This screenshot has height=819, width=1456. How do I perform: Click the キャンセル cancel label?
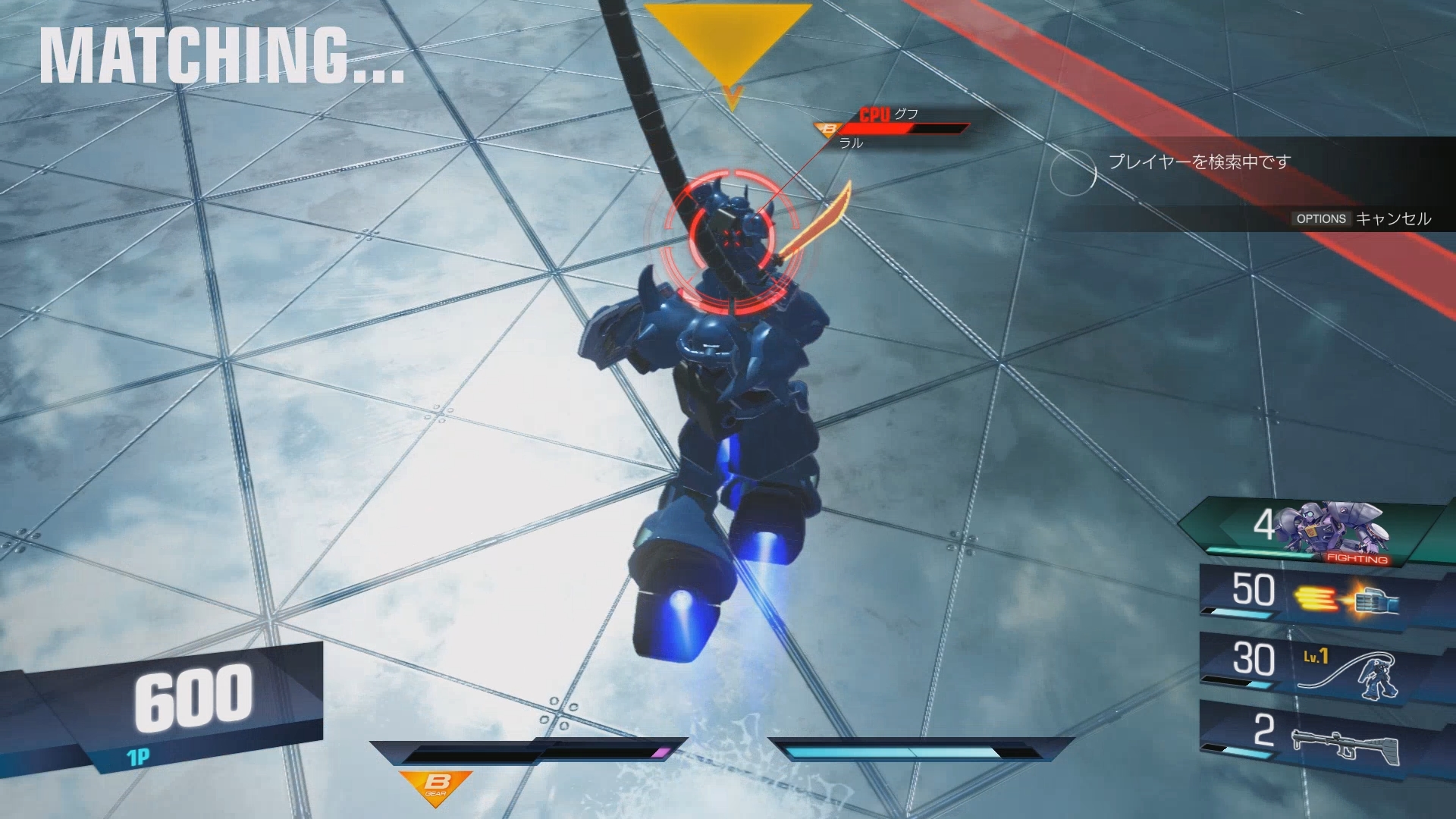[x=1395, y=219]
